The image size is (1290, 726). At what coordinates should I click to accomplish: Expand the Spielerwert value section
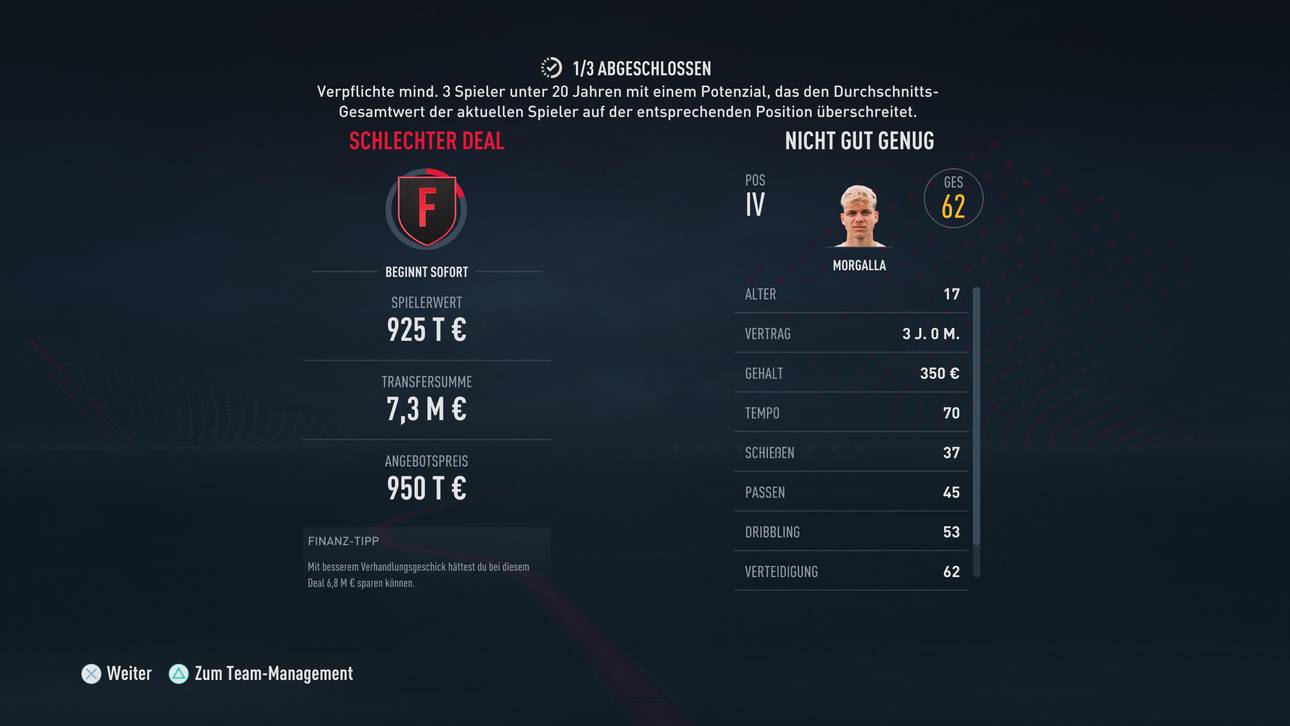(426, 318)
